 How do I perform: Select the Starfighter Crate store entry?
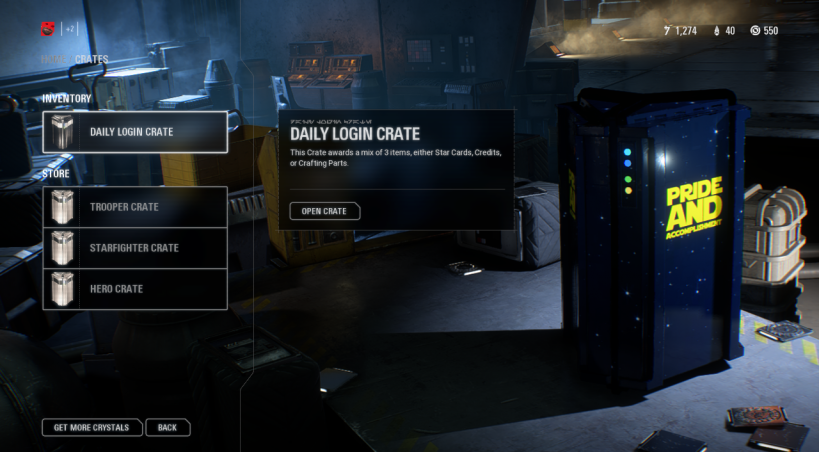[x=135, y=248]
